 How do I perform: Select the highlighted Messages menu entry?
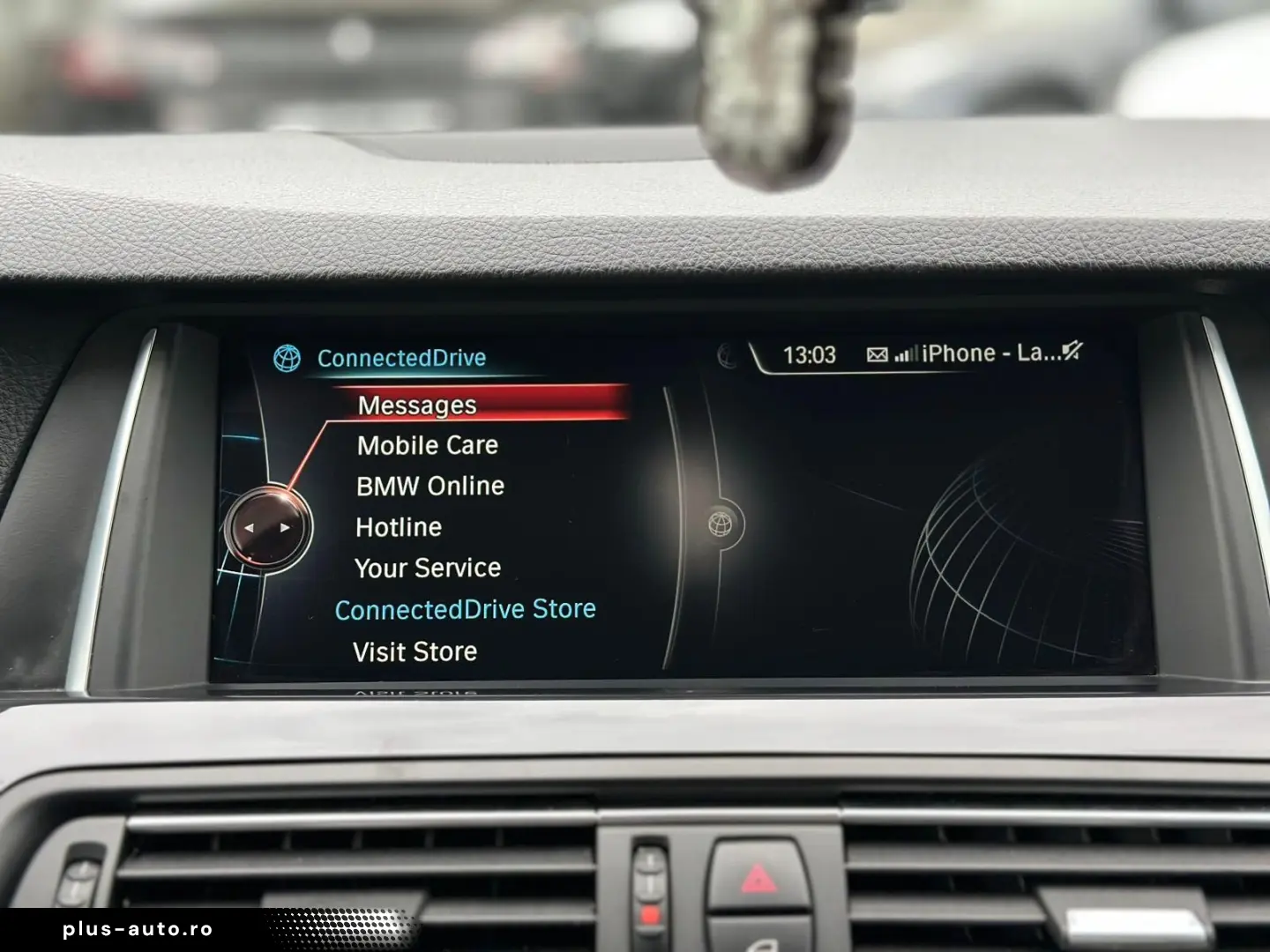click(x=415, y=405)
